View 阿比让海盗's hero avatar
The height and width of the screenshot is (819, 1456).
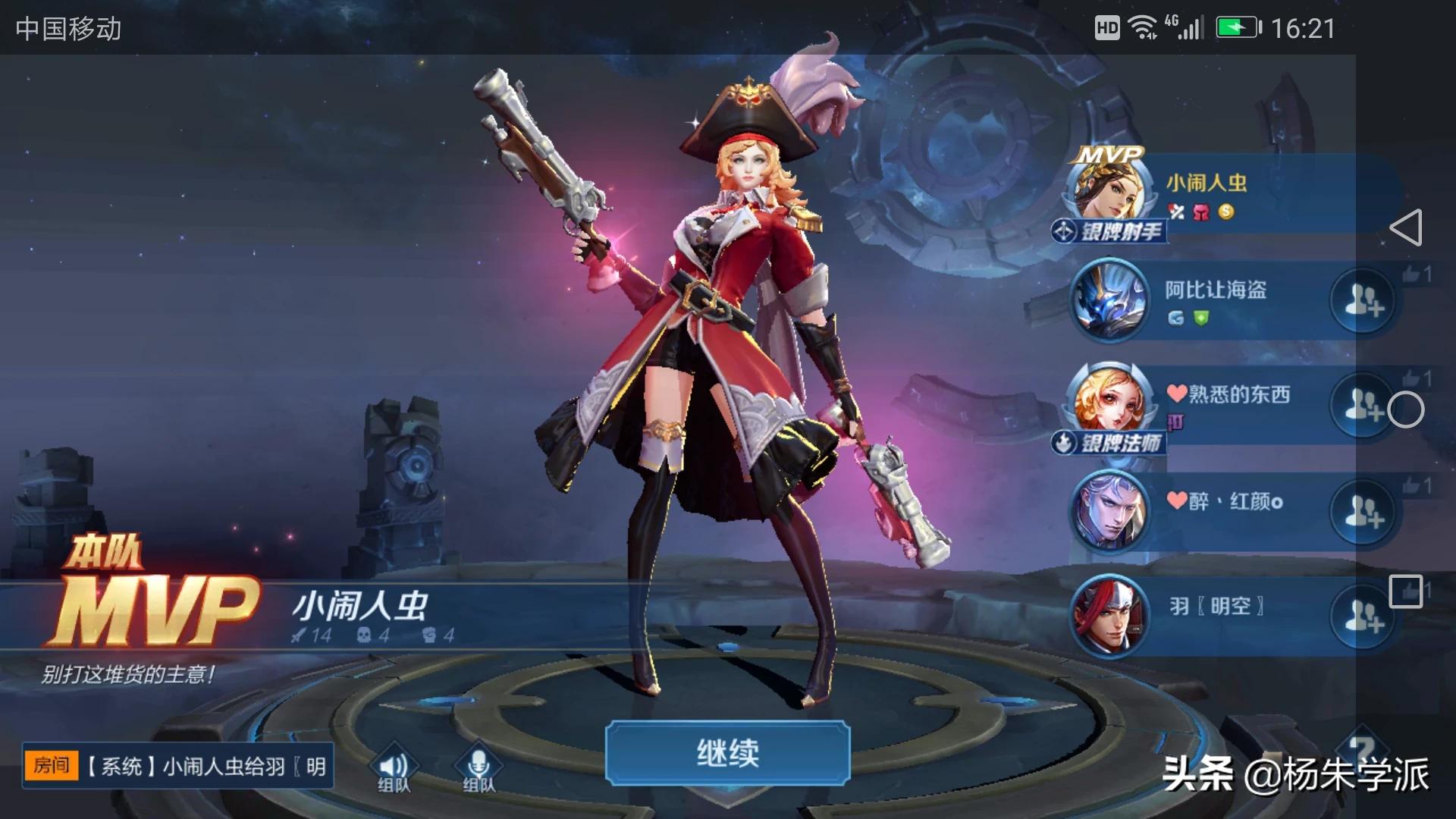pos(1109,300)
